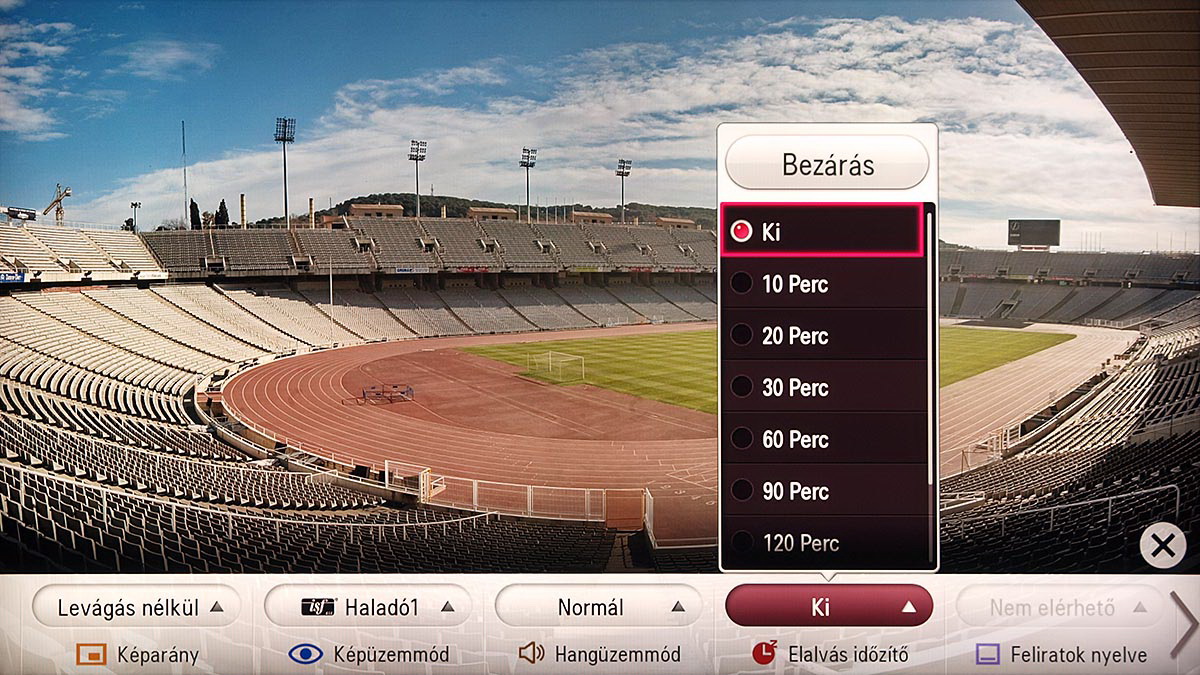Close the quick menu with X button

1162,545
